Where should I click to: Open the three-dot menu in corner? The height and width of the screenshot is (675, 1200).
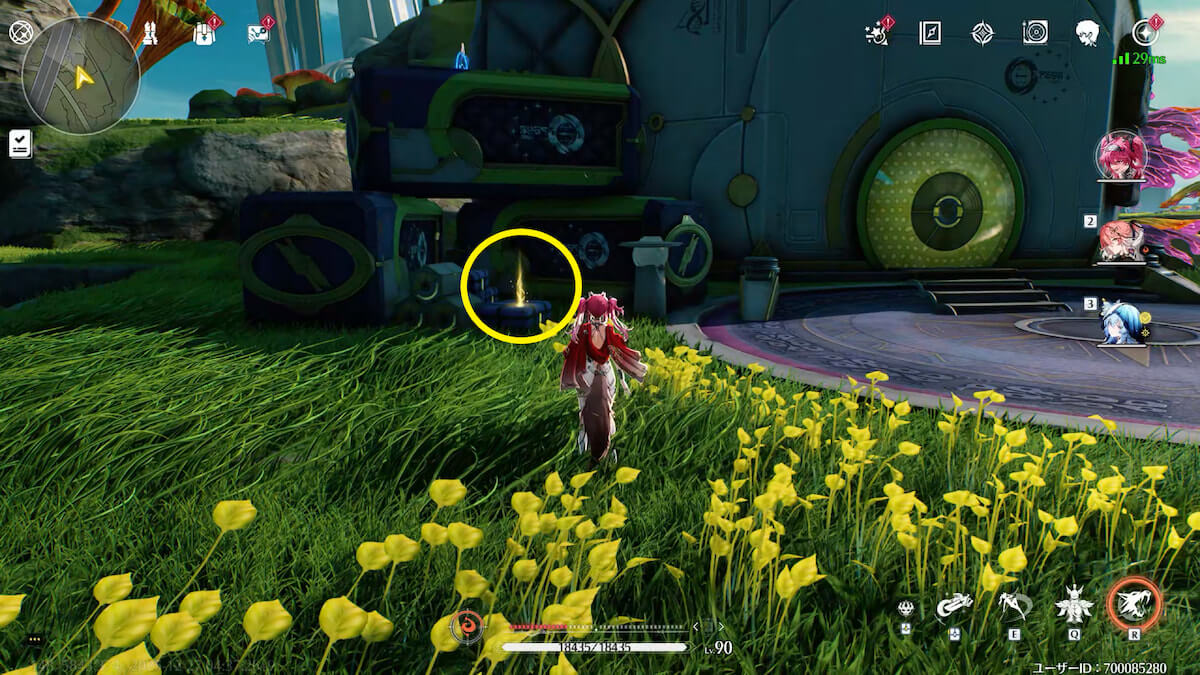point(35,639)
